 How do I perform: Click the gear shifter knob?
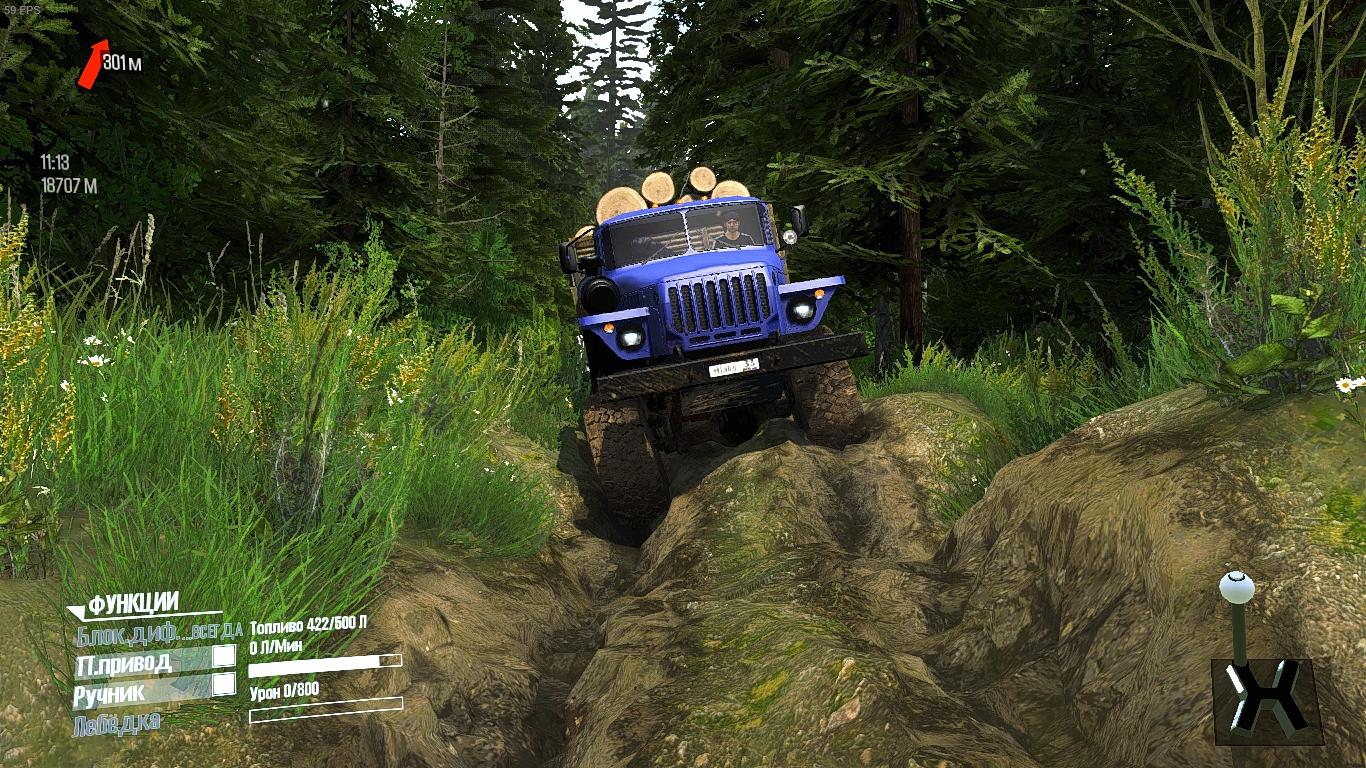[x=1237, y=587]
